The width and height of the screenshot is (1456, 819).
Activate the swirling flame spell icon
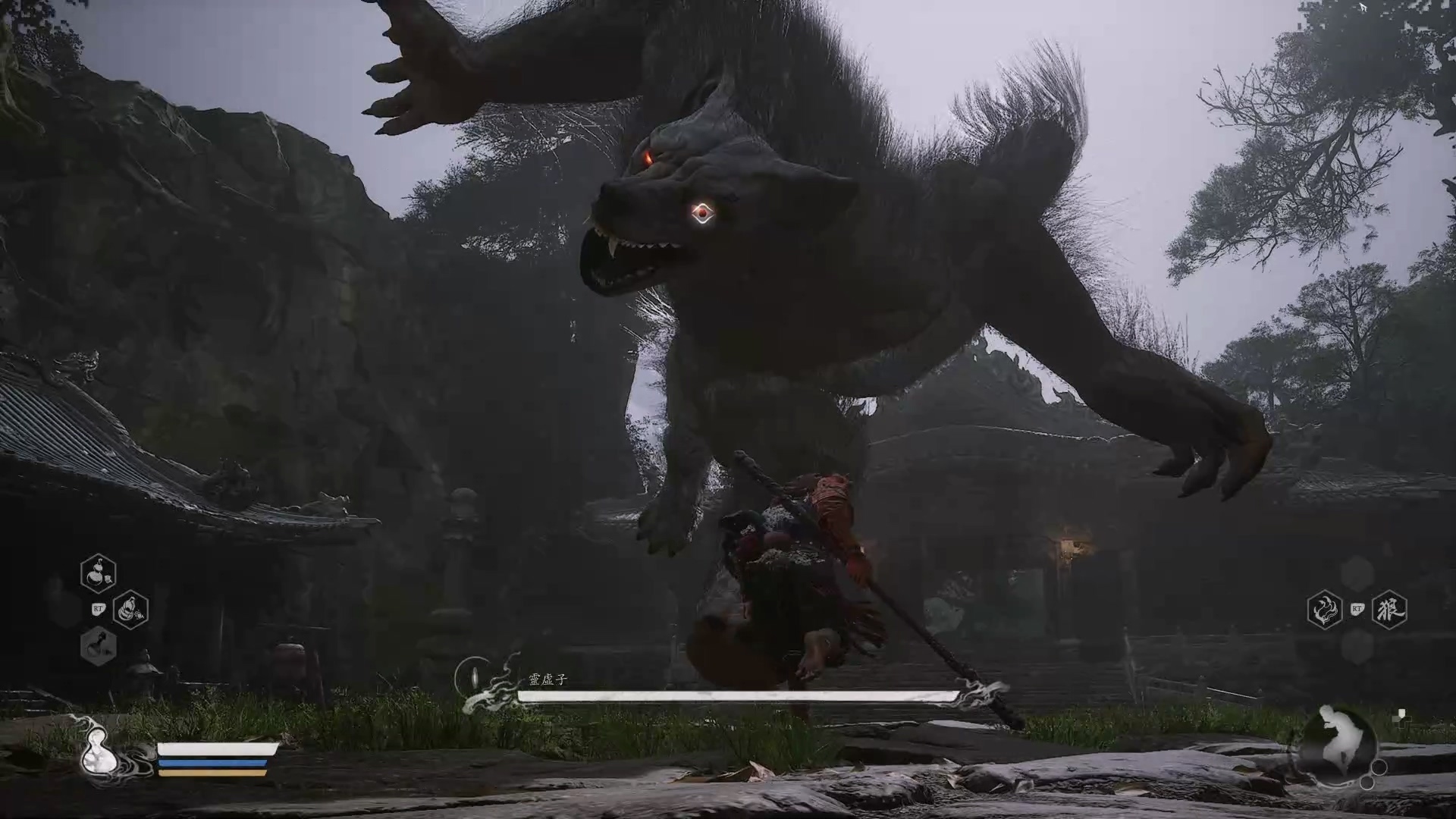(x=1325, y=609)
